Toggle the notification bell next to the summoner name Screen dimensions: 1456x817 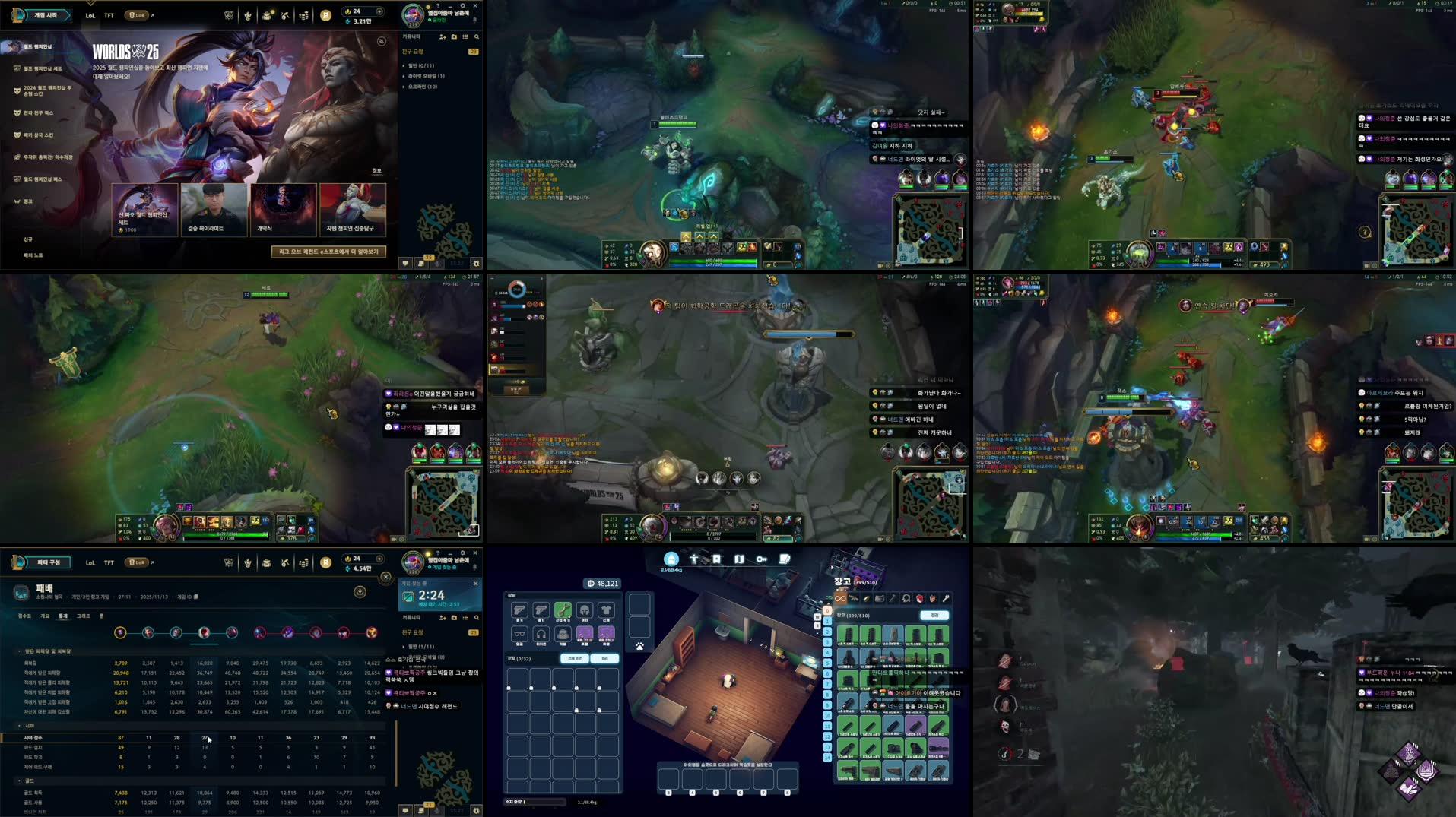click(x=474, y=17)
